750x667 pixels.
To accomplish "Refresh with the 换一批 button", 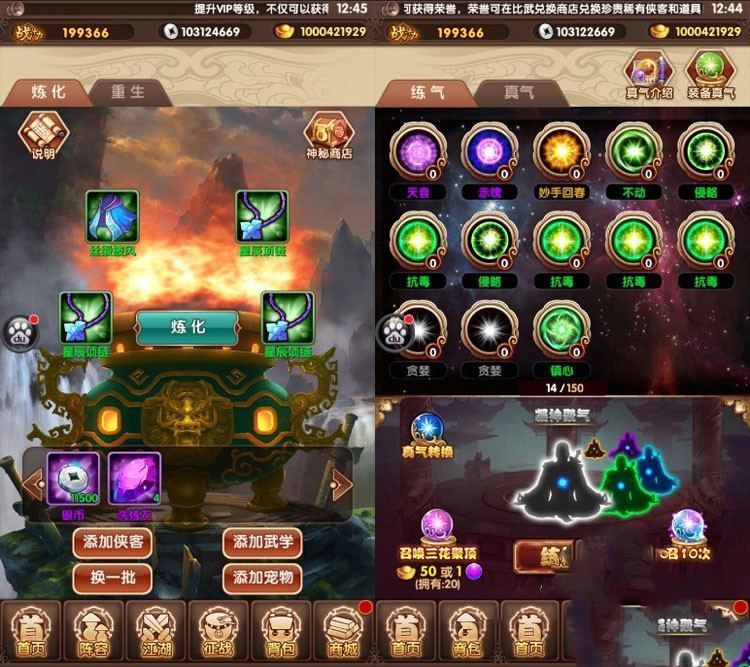I will pyautogui.click(x=112, y=577).
